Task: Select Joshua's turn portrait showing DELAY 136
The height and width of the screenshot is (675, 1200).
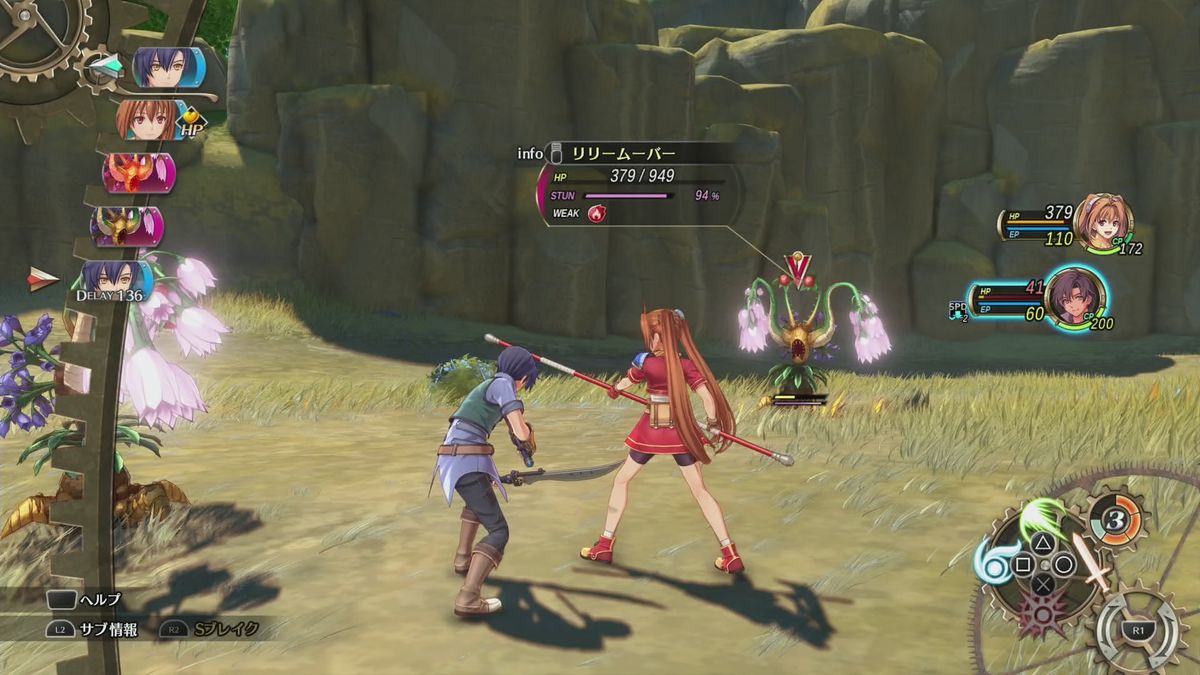Action: pos(117,281)
